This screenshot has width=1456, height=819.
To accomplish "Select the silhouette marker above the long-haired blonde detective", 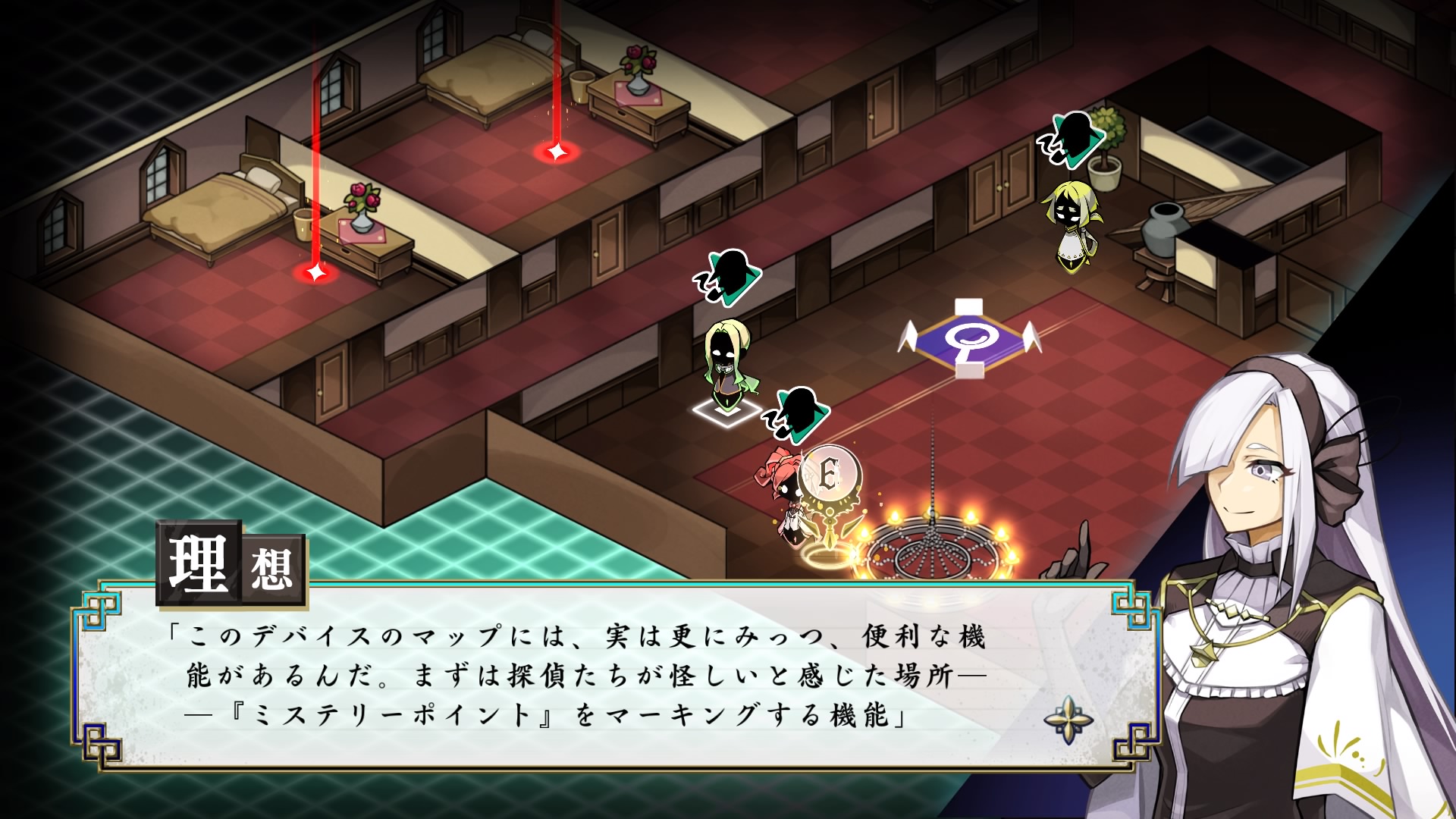I will pos(729,276).
